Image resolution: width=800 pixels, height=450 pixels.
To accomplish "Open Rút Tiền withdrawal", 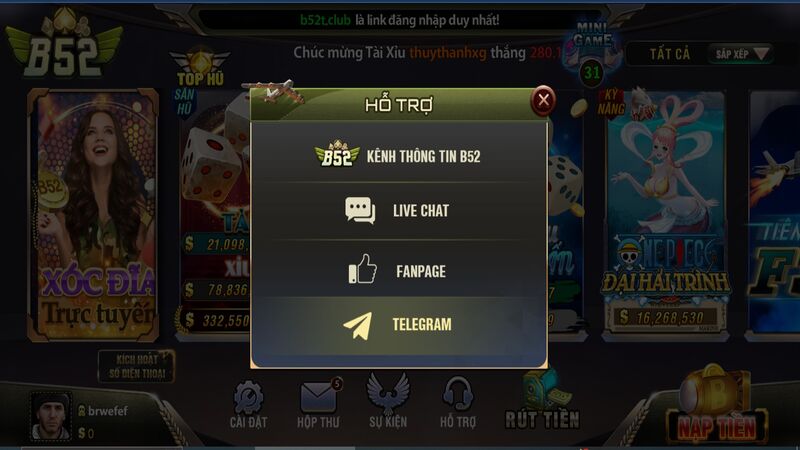I will pos(542,402).
